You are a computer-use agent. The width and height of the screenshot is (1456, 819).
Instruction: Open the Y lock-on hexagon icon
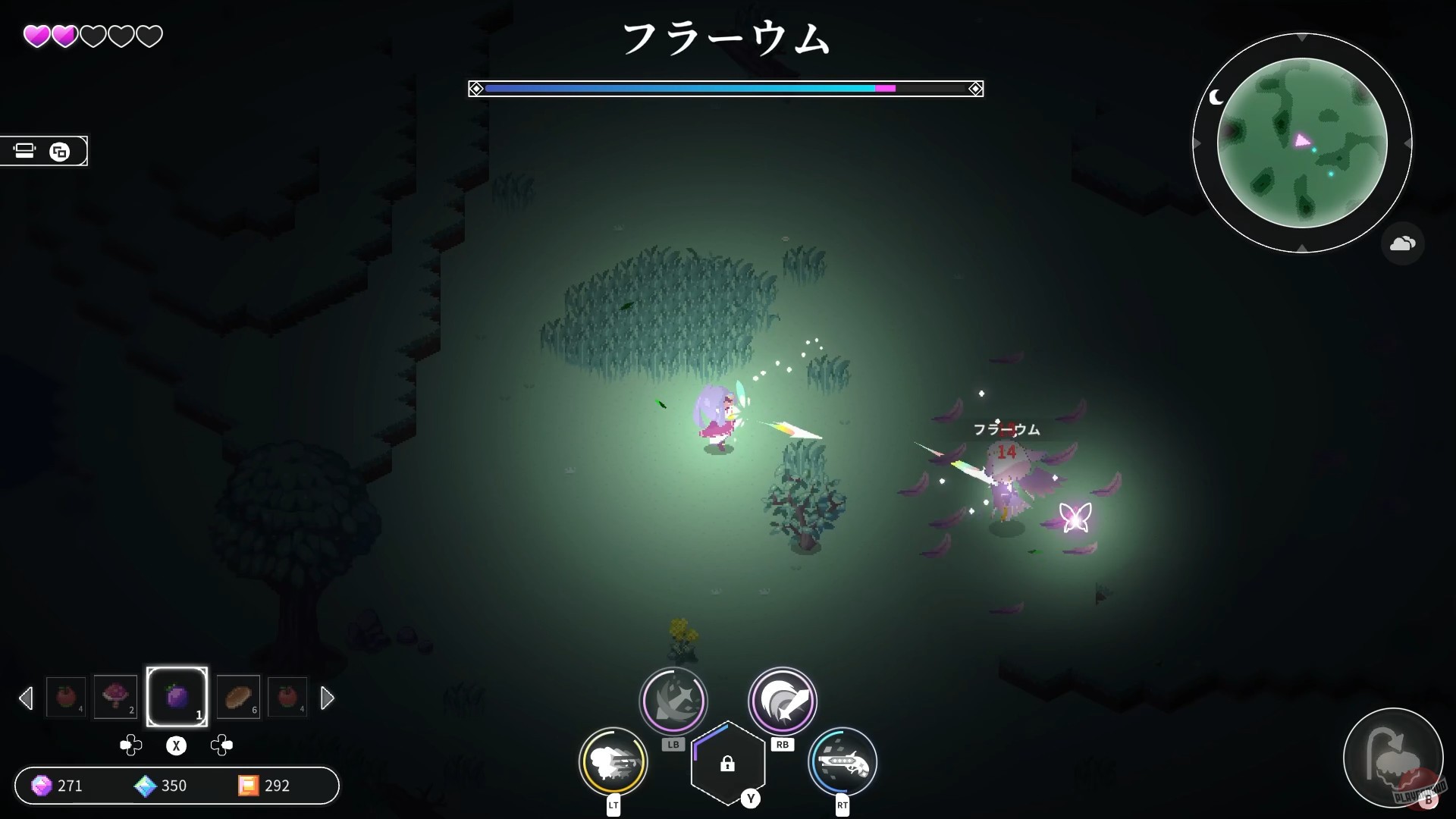pyautogui.click(x=728, y=764)
